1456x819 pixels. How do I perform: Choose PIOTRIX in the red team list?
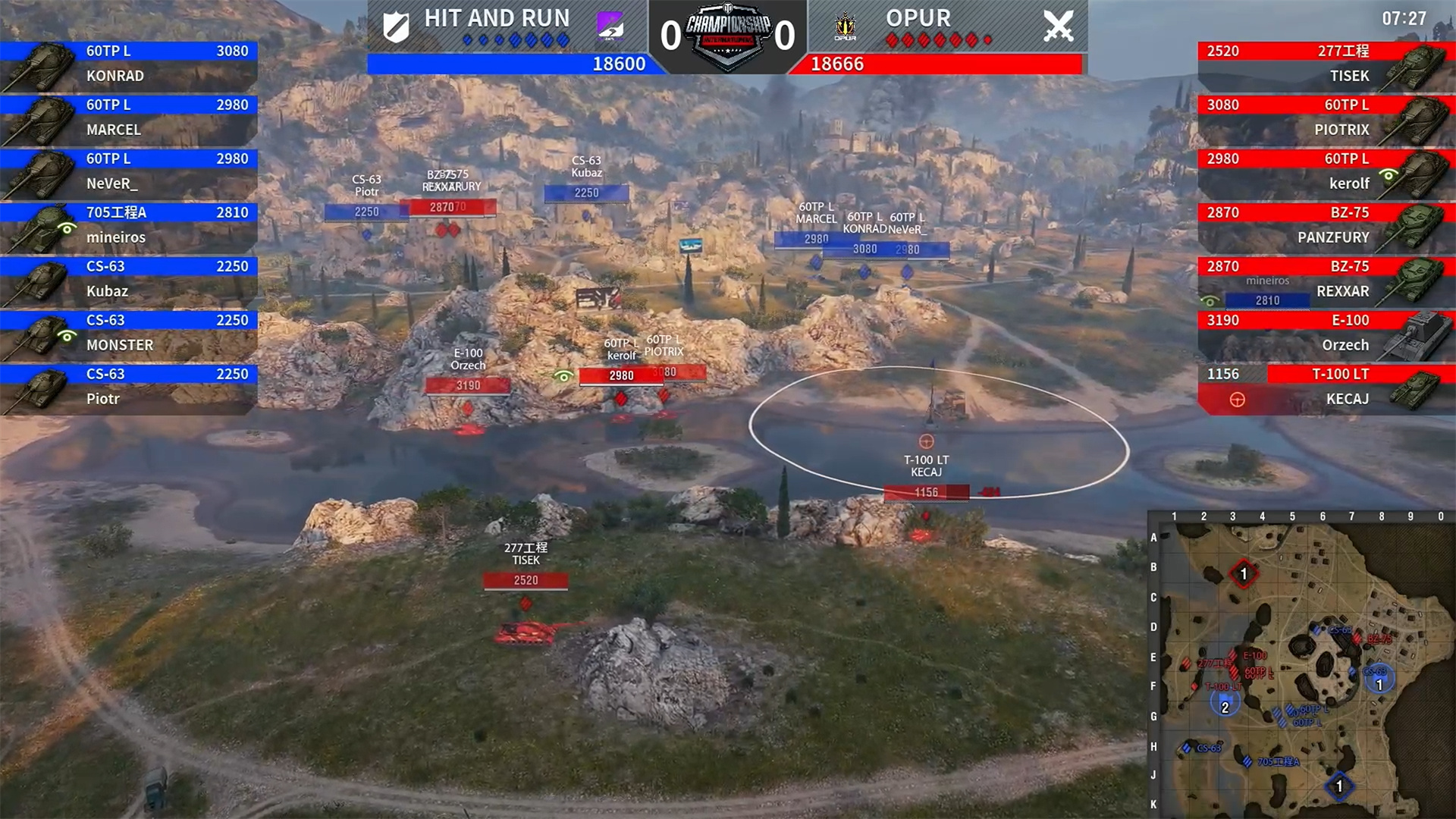pos(1326,118)
